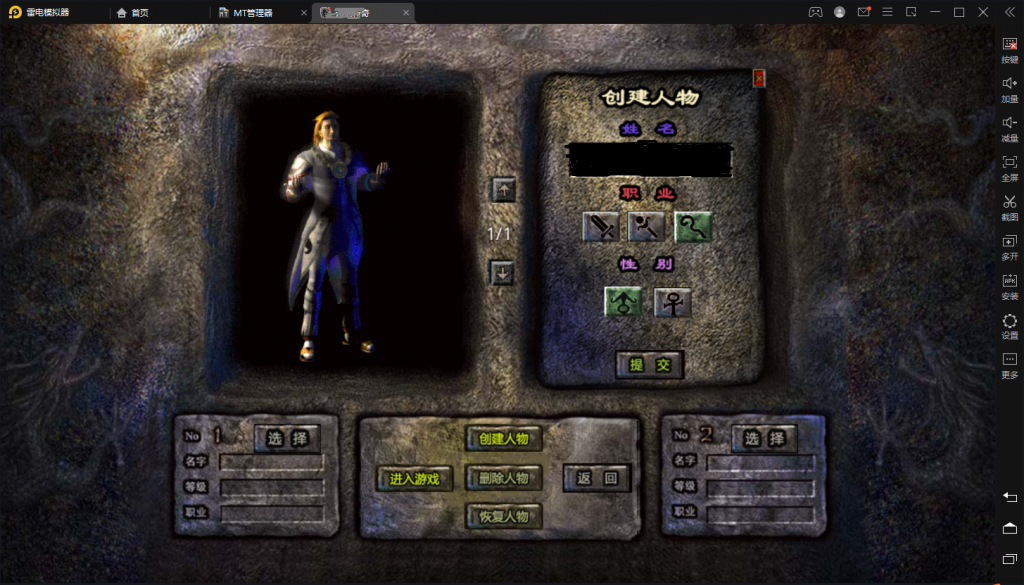Select character slot No 1 with 选择
This screenshot has width=1024, height=585.
[287, 438]
